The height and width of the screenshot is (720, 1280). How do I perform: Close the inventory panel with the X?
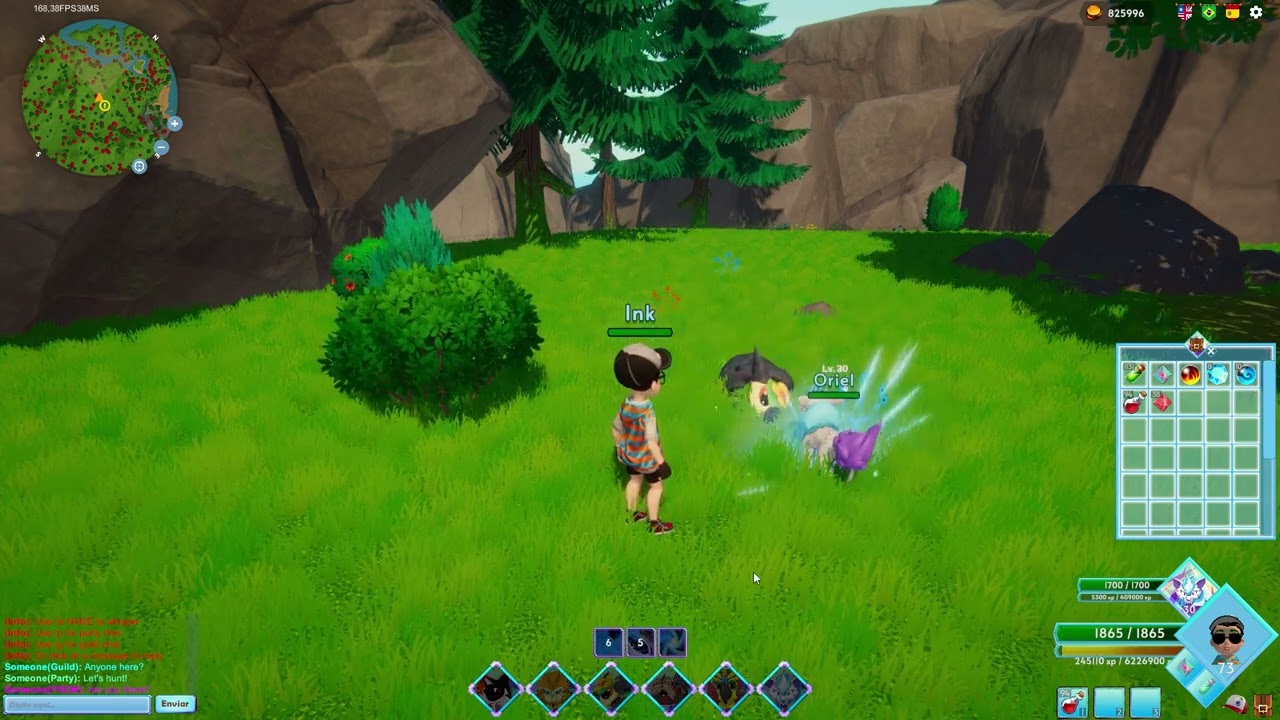[1211, 350]
